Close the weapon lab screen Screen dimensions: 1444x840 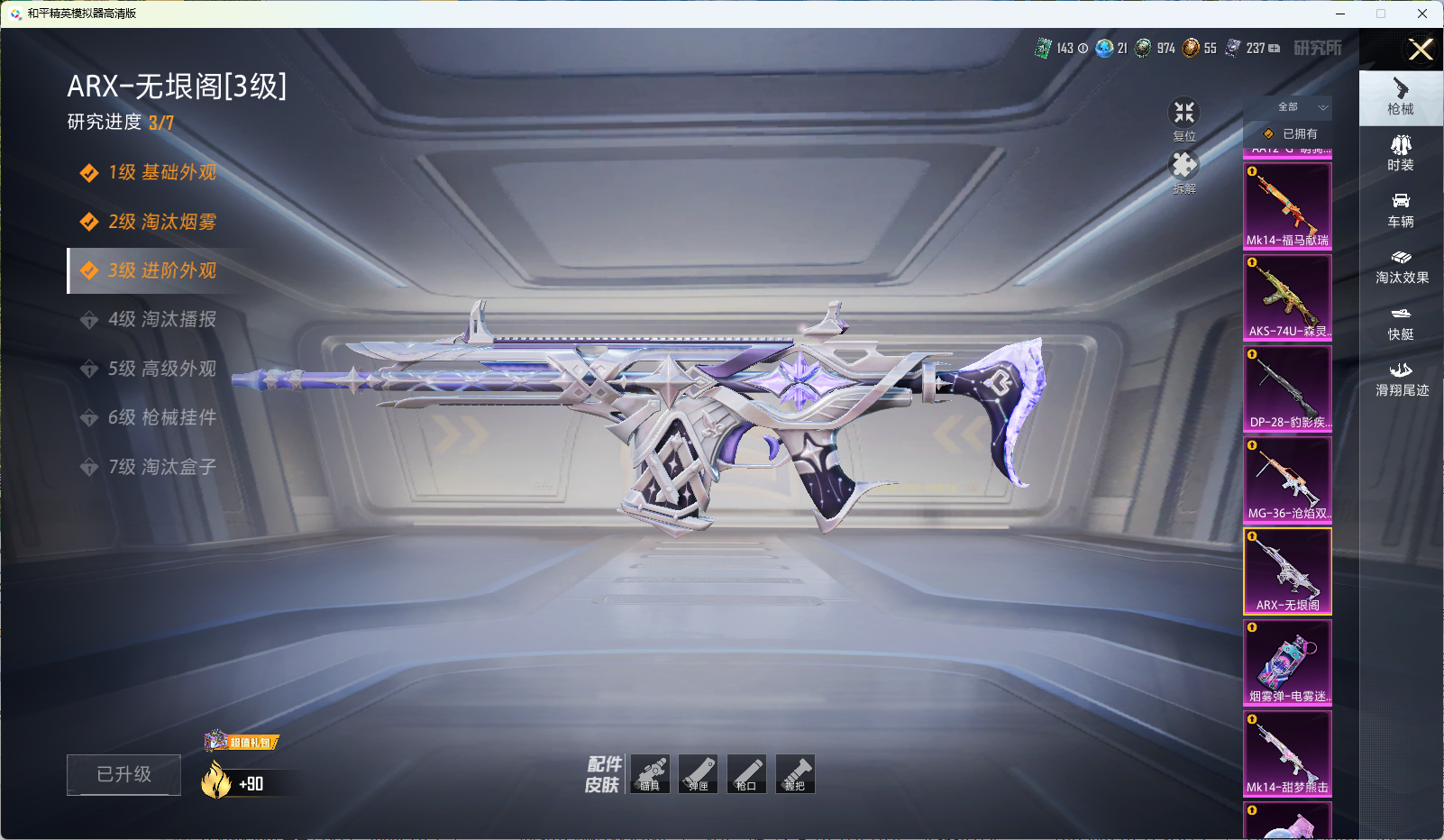click(1421, 50)
